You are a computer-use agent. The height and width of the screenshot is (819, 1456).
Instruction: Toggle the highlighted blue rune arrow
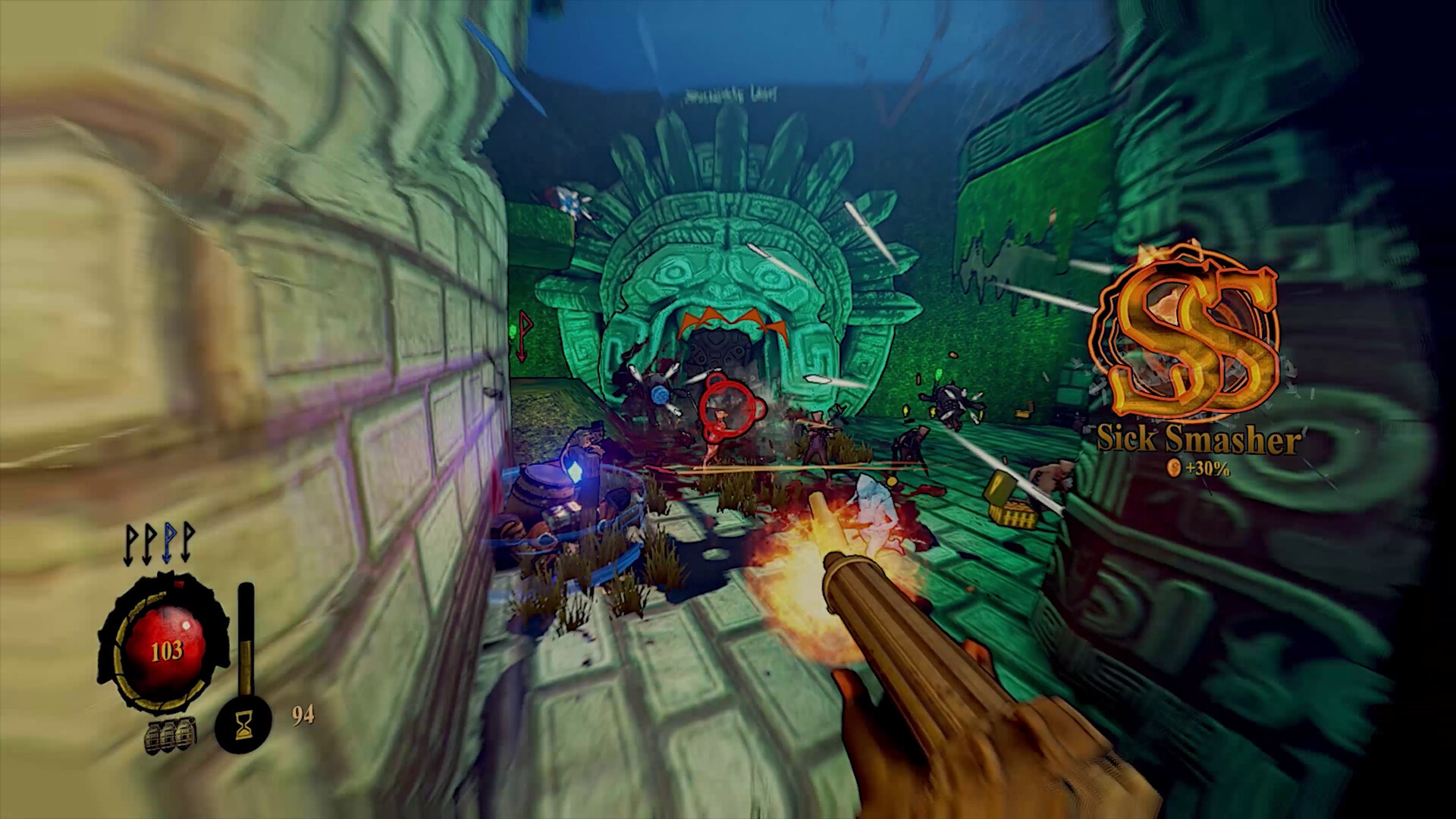pos(168,544)
